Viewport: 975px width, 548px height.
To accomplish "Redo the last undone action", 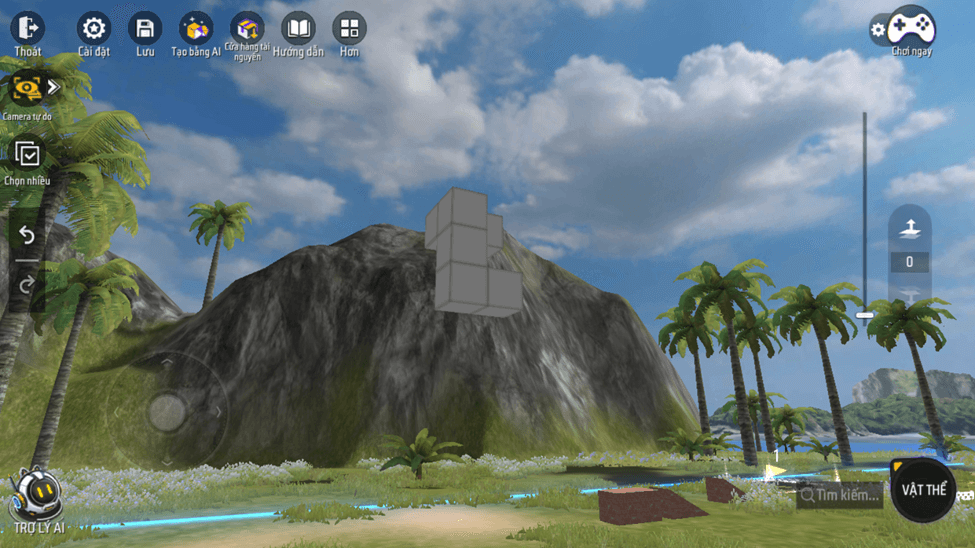I will 27,285.
